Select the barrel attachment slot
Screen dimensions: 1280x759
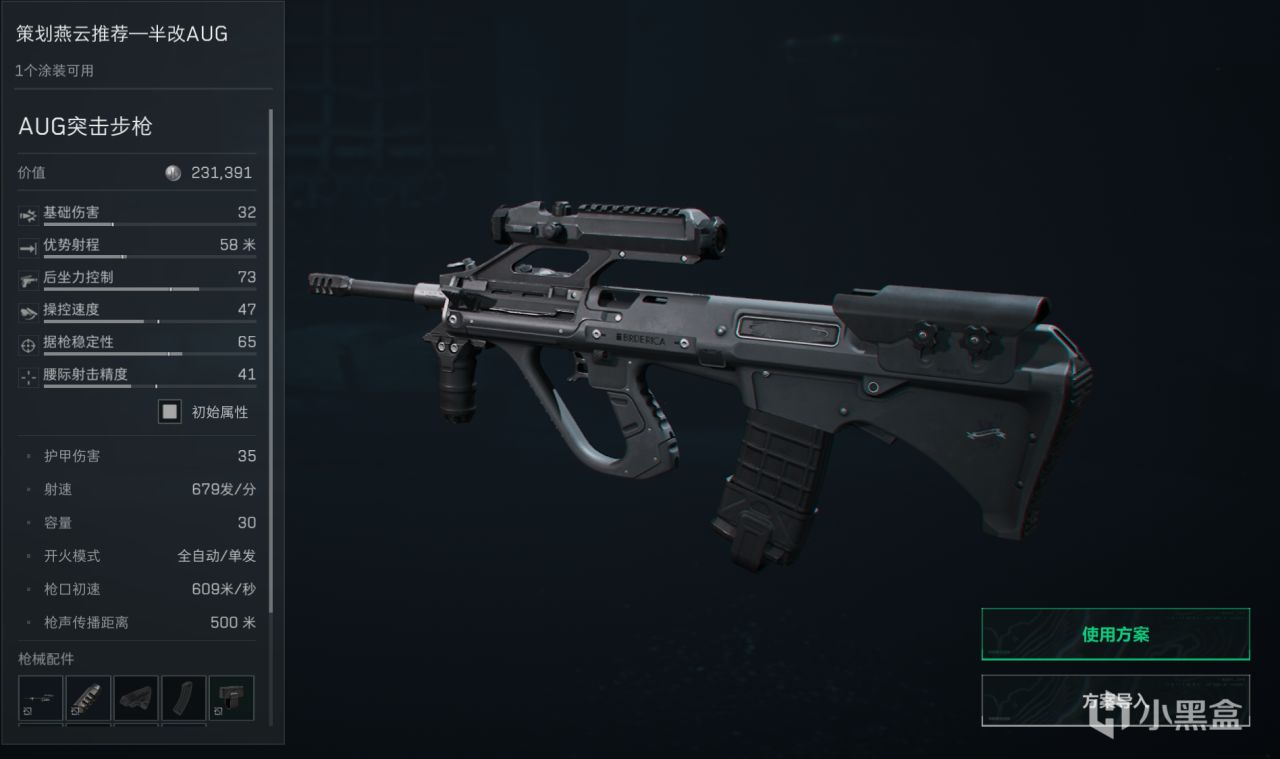coord(41,698)
